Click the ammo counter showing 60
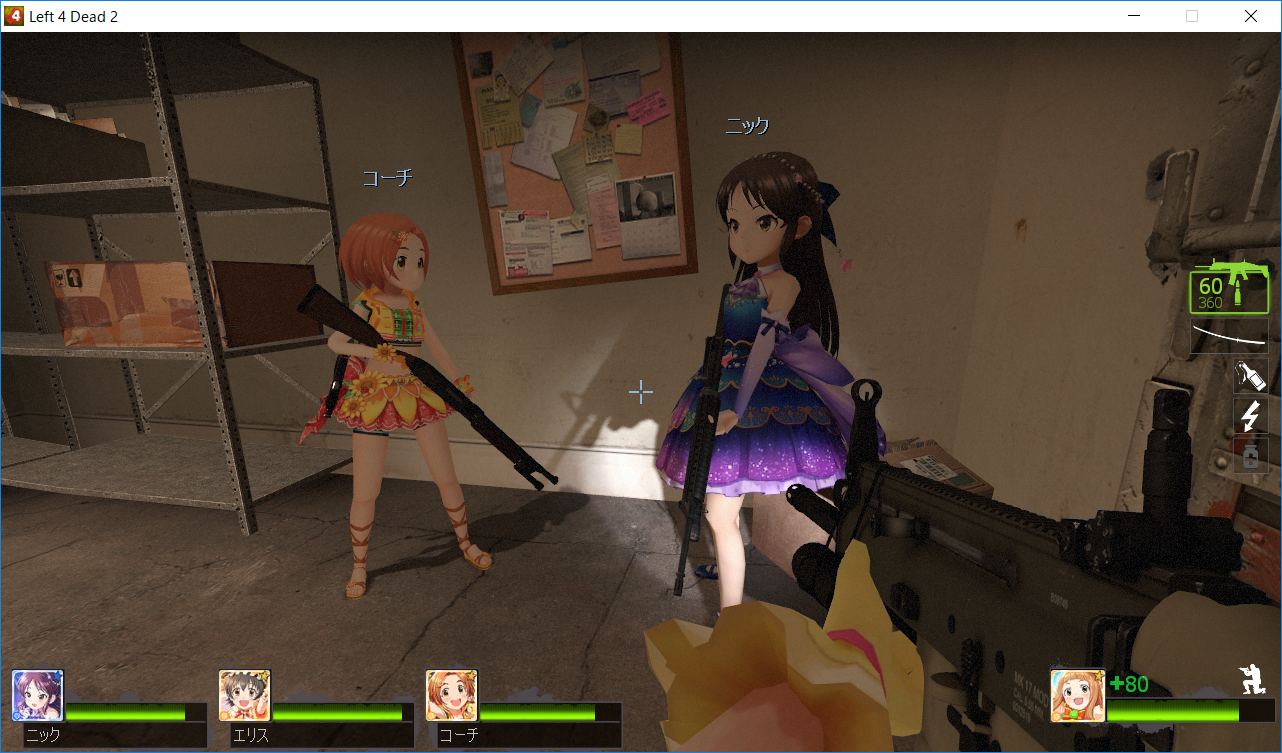 (x=1211, y=287)
